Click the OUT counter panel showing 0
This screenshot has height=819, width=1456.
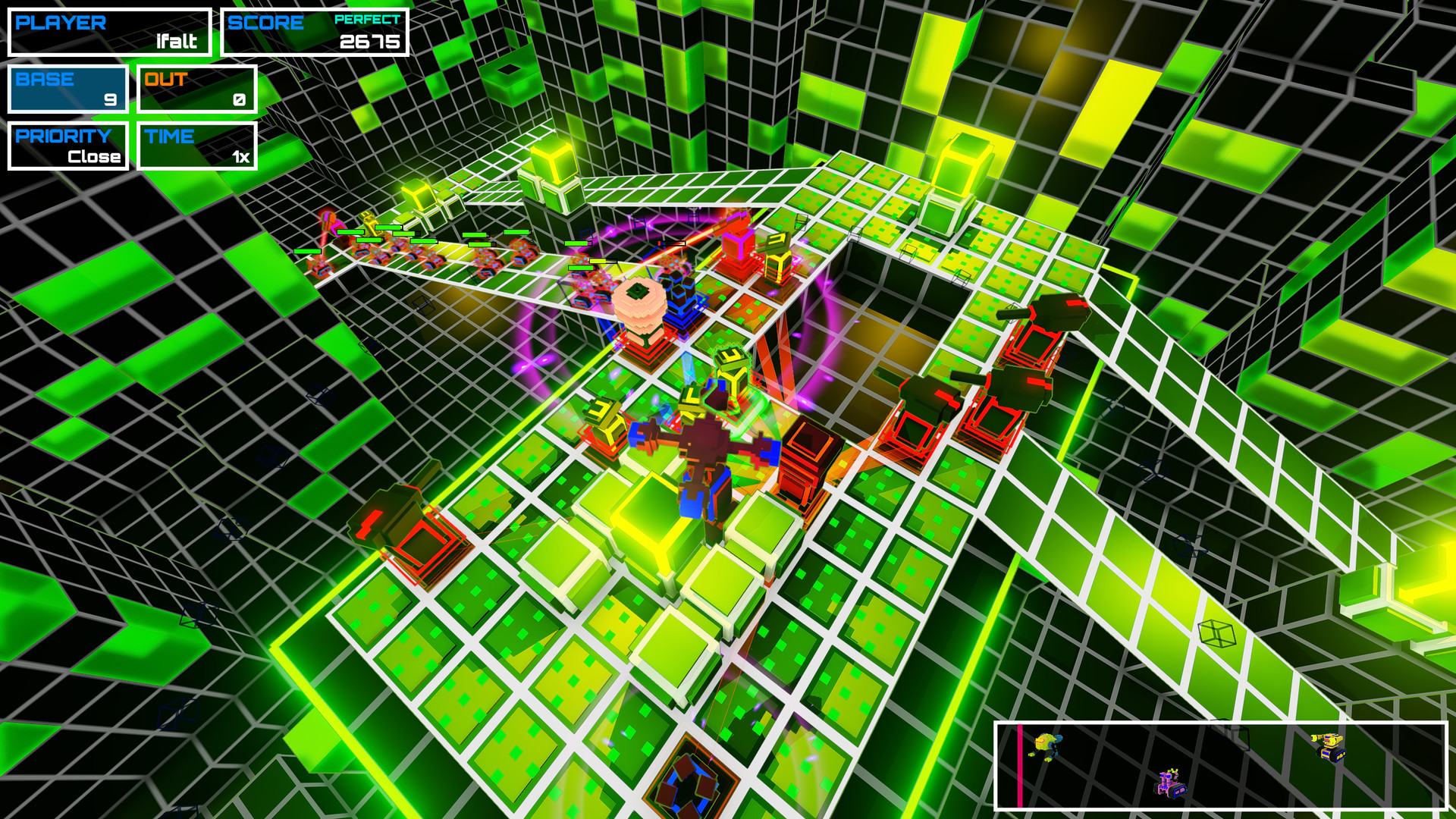point(196,89)
